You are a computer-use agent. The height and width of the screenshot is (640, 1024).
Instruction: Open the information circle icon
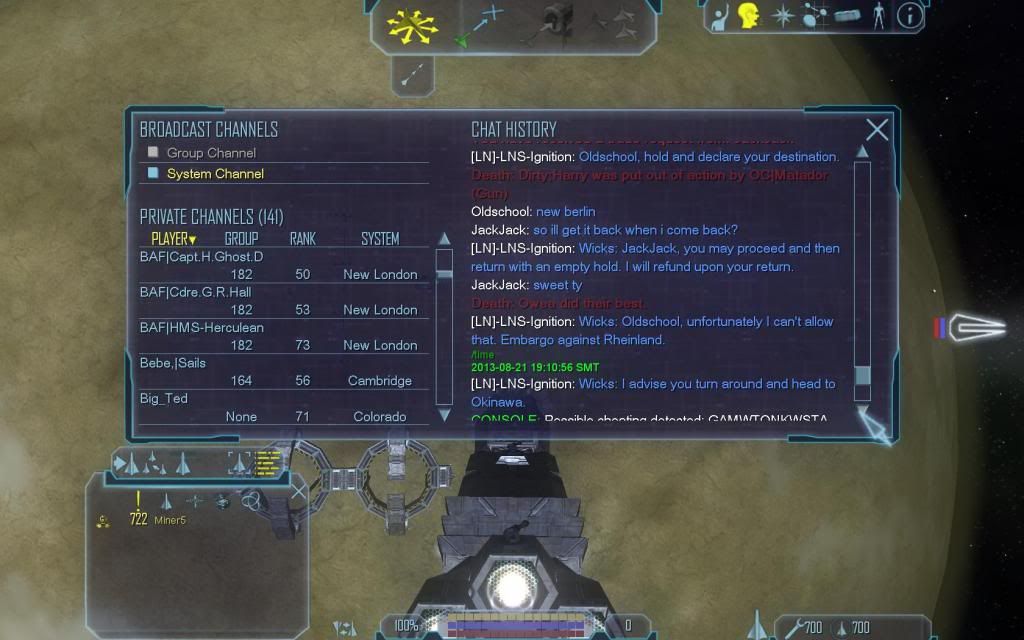909,15
